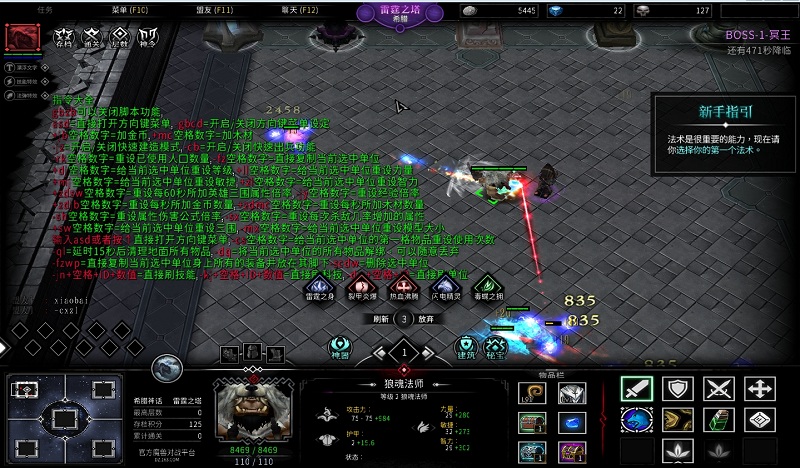Refresh spell choices with 刷新
This screenshot has height=468, width=800.
coord(380,319)
